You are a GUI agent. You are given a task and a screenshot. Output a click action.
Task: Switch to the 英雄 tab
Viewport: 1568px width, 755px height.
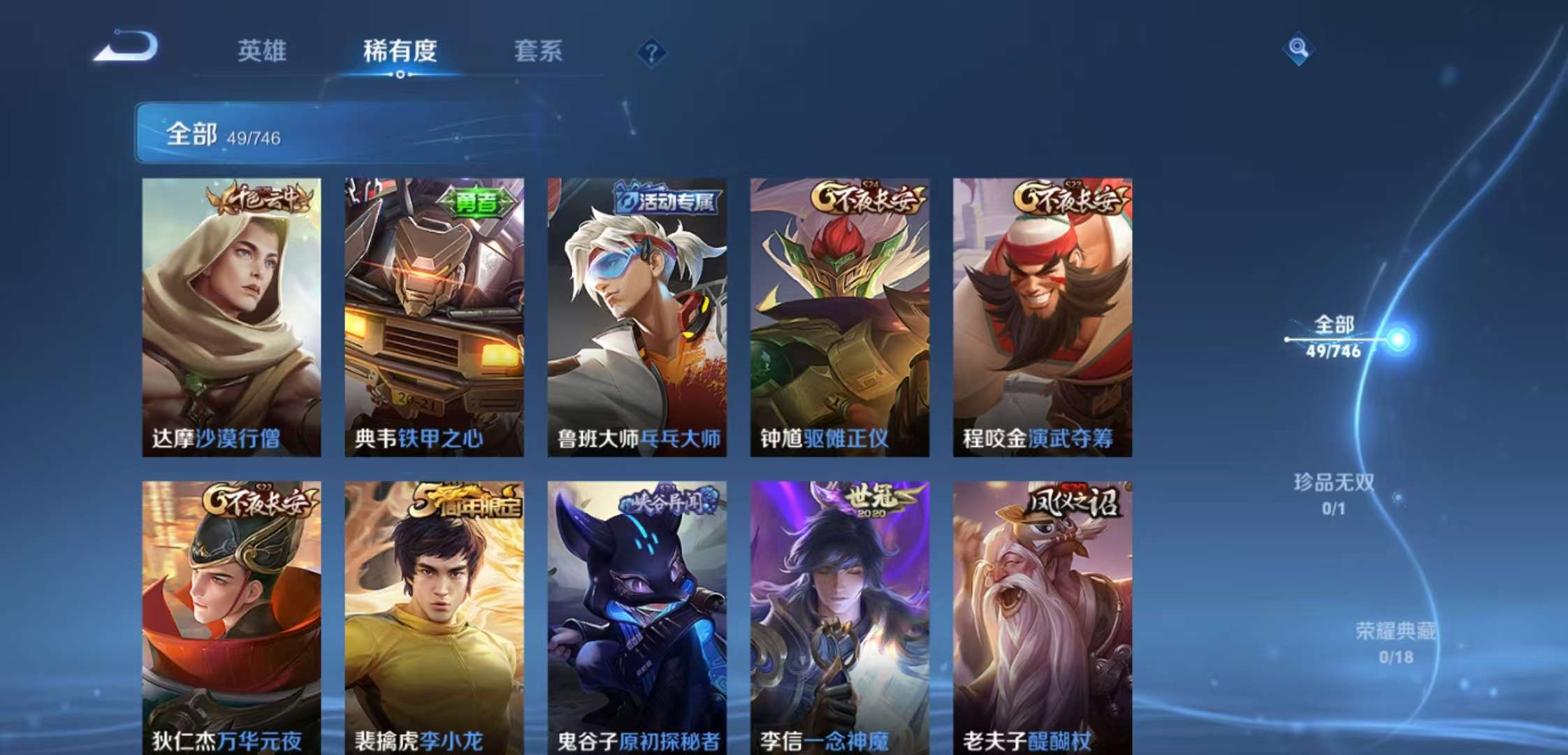pyautogui.click(x=262, y=50)
